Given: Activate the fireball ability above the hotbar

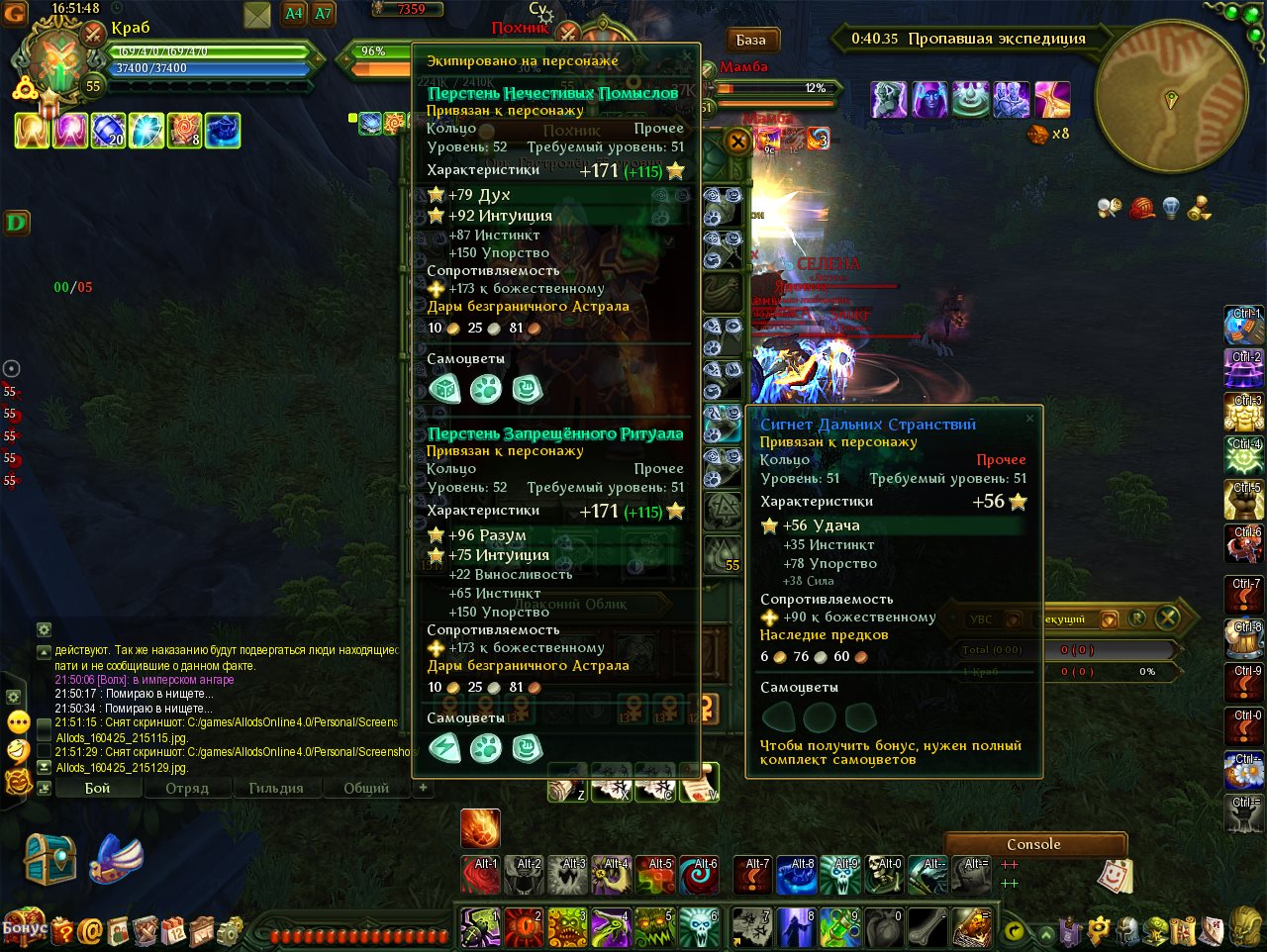Looking at the screenshot, I should 480,829.
